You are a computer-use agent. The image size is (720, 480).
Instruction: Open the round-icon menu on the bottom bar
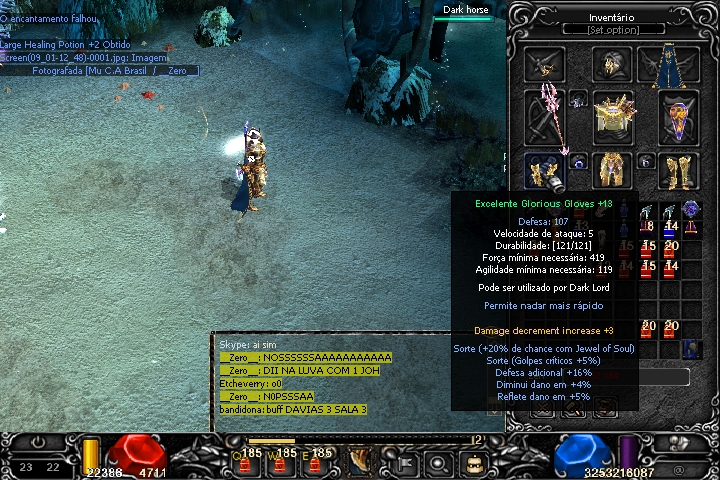pyautogui.click(x=440, y=464)
